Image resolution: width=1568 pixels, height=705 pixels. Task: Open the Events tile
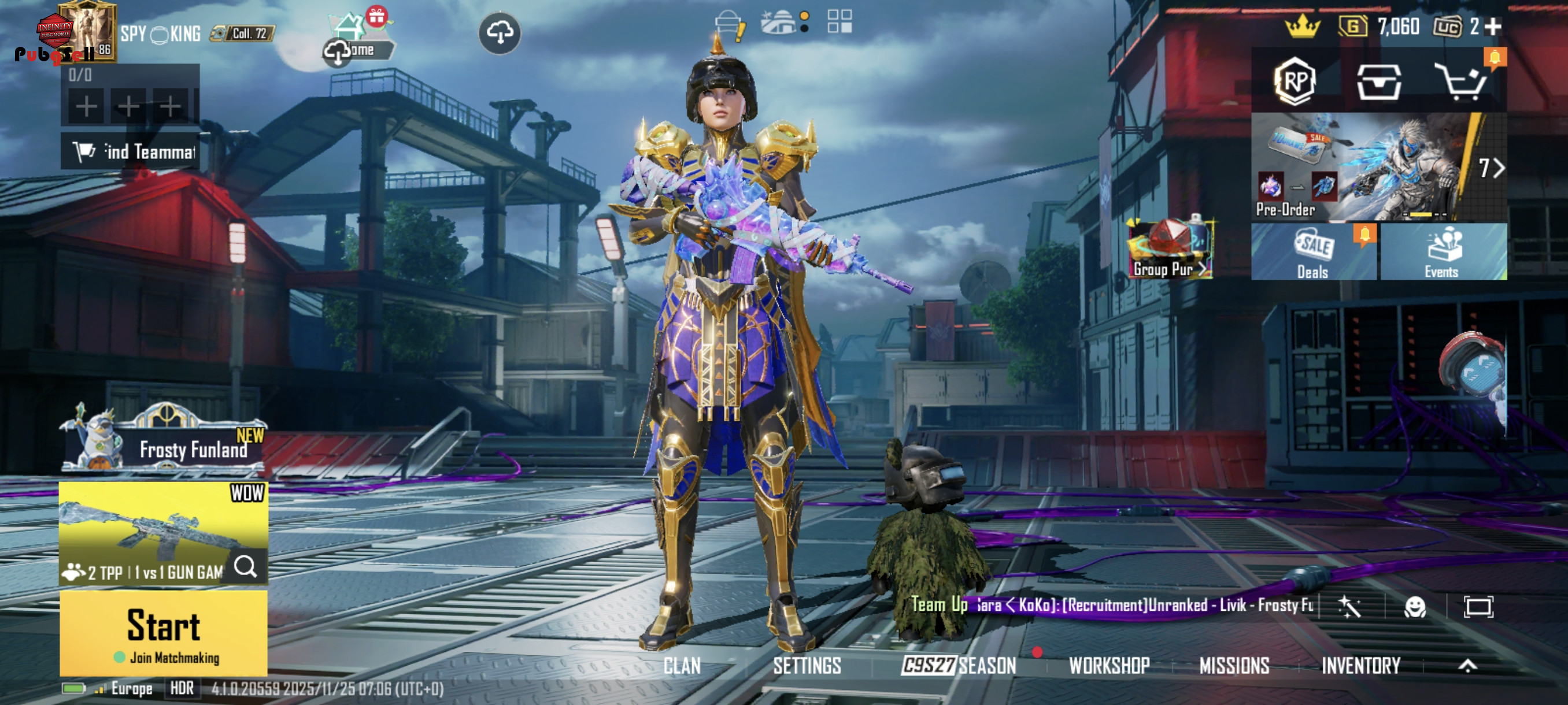[x=1443, y=253]
